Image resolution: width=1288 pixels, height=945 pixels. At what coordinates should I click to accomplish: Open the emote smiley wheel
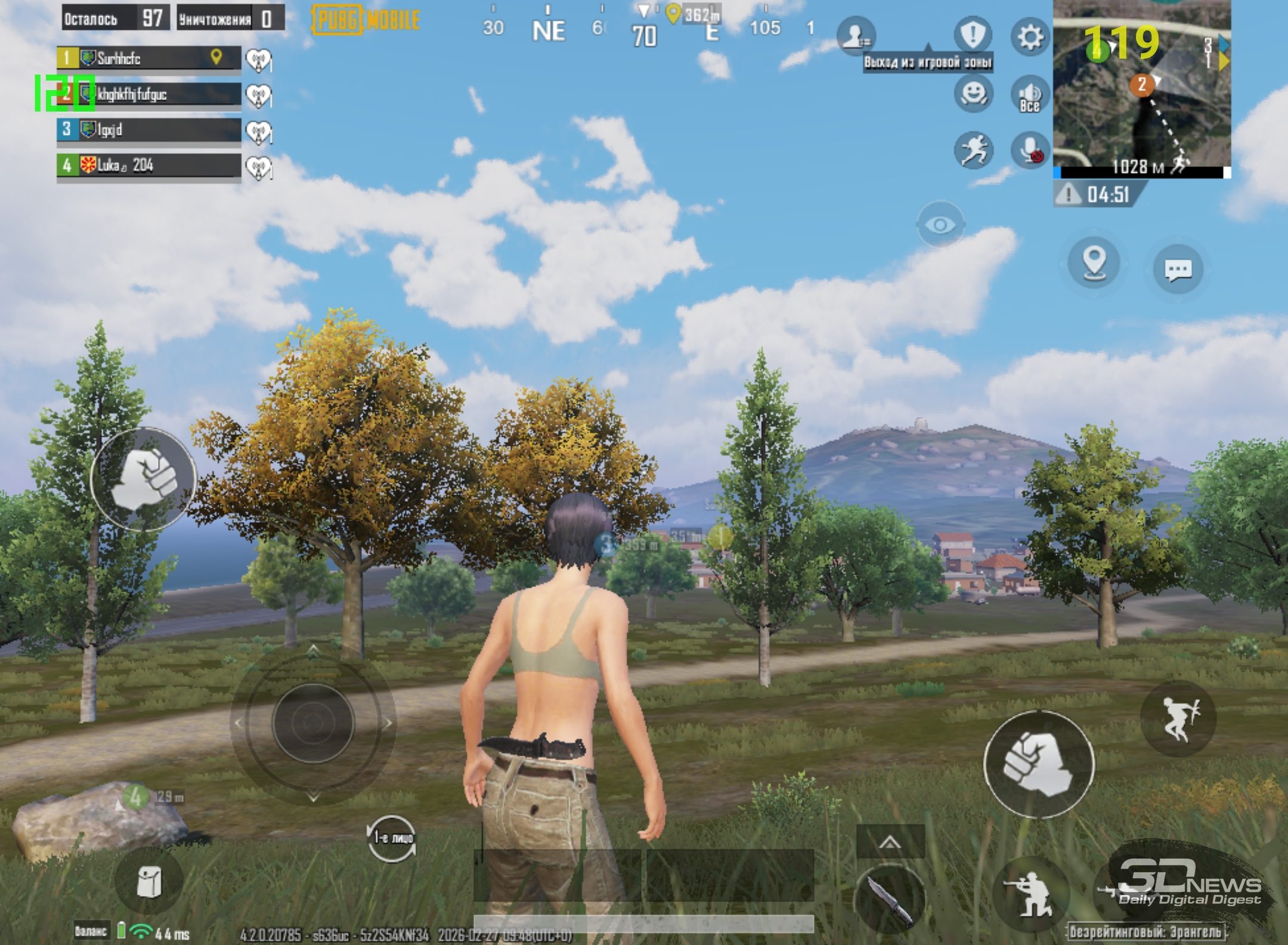tap(973, 94)
